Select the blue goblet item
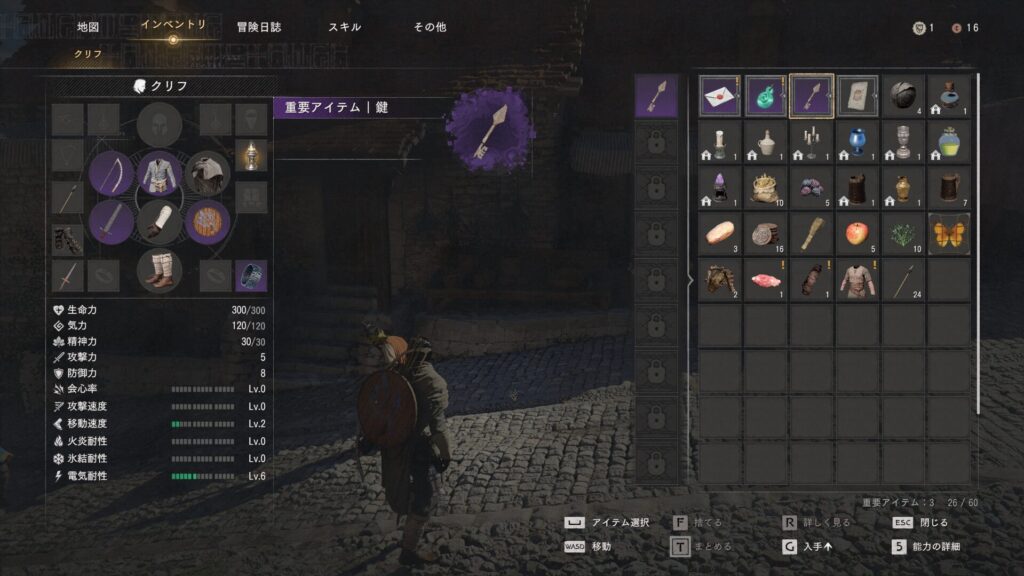Image resolution: width=1024 pixels, height=576 pixels. [857, 142]
